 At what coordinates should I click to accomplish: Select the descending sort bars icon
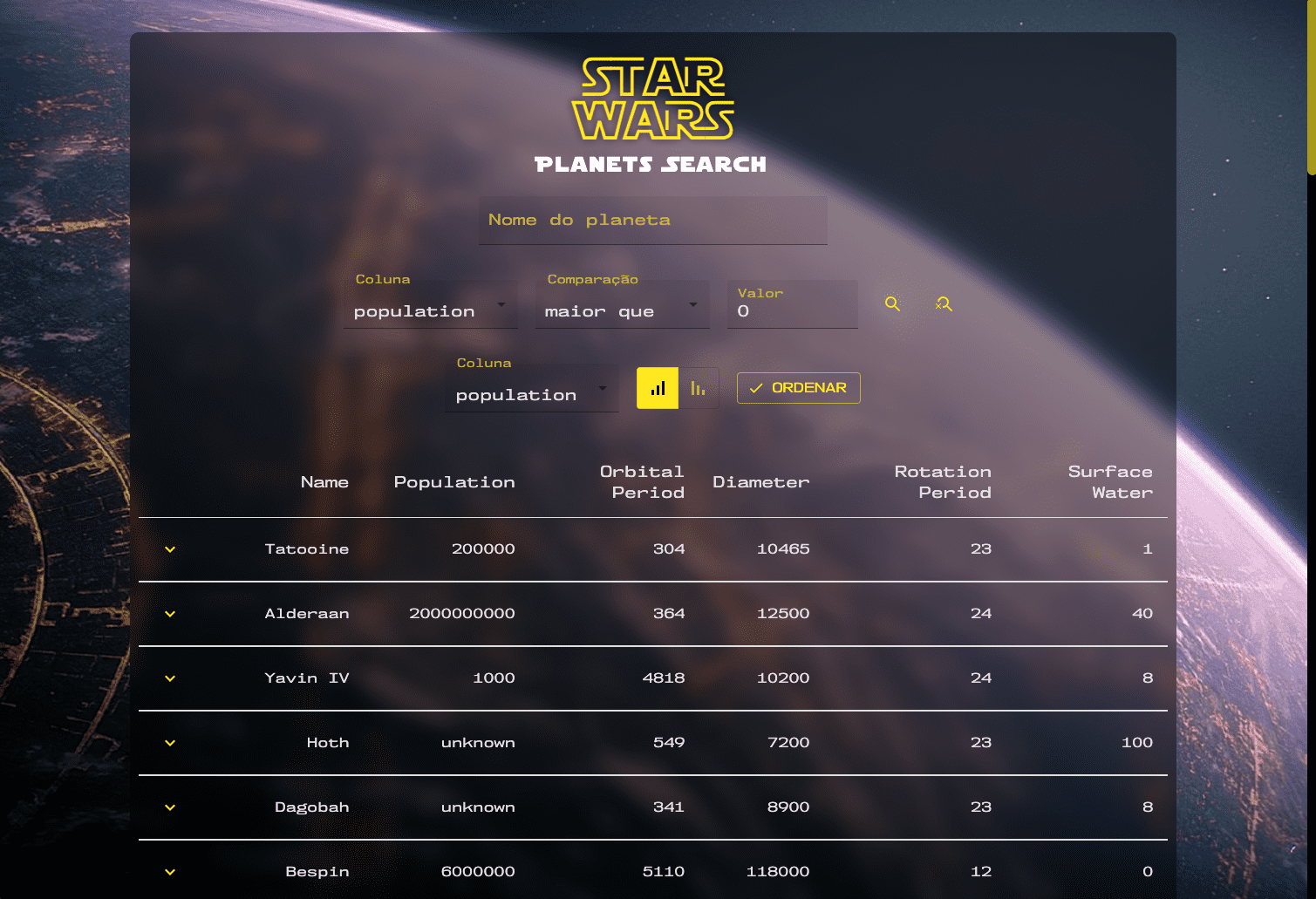point(698,388)
